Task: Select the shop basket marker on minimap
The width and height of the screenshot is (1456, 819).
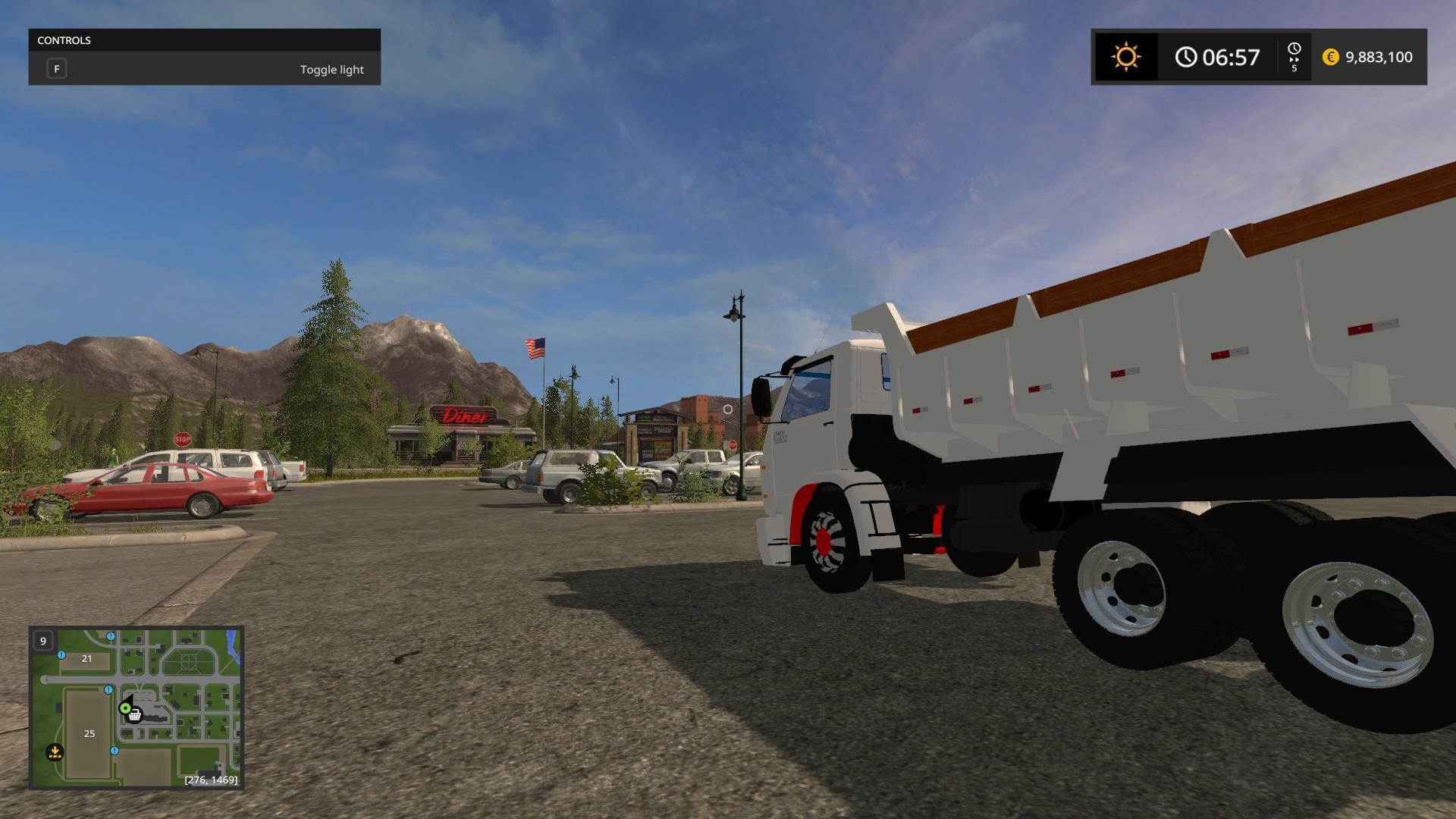Action: [x=135, y=715]
